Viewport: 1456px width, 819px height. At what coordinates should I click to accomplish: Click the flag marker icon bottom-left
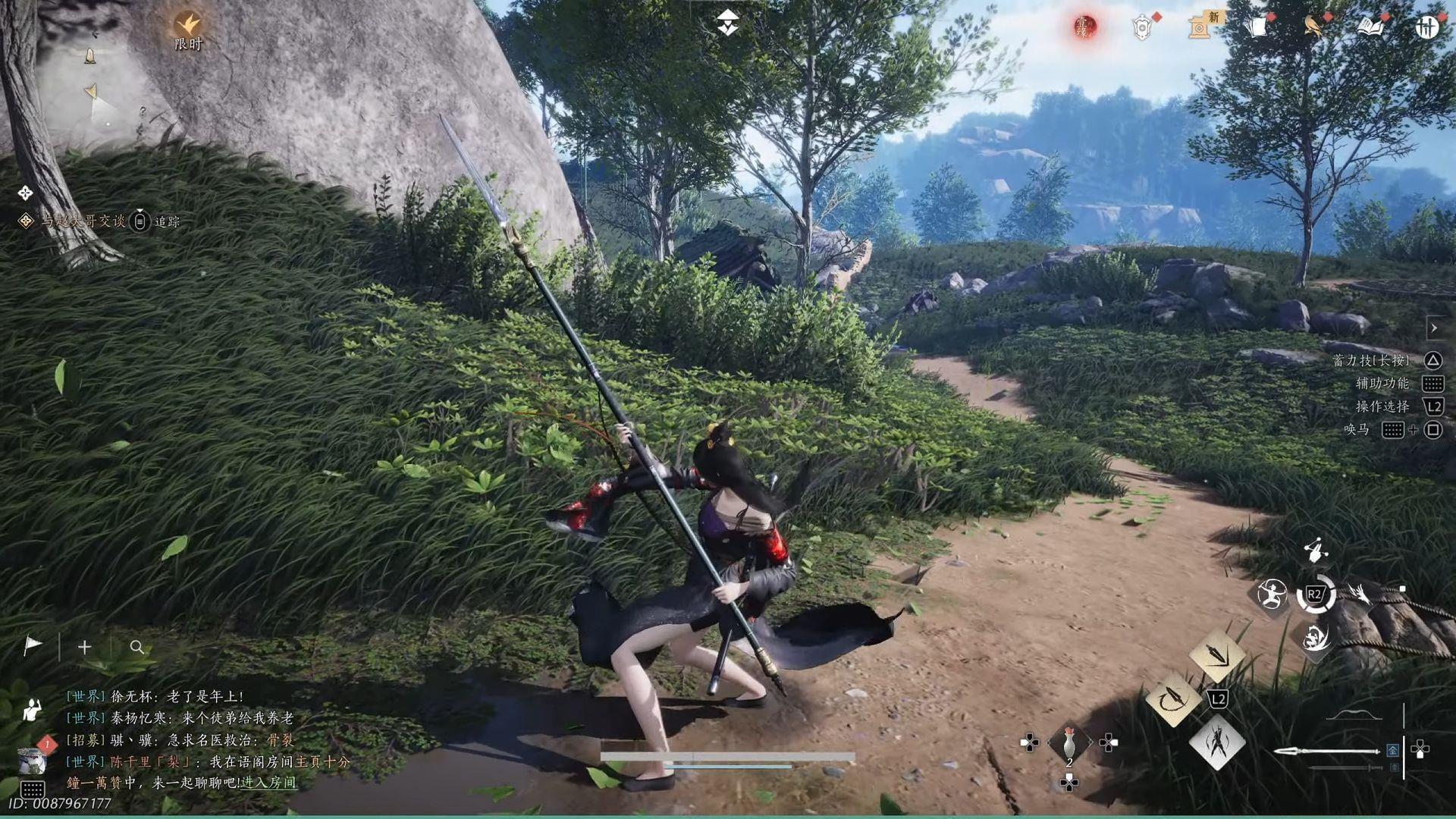tap(32, 646)
